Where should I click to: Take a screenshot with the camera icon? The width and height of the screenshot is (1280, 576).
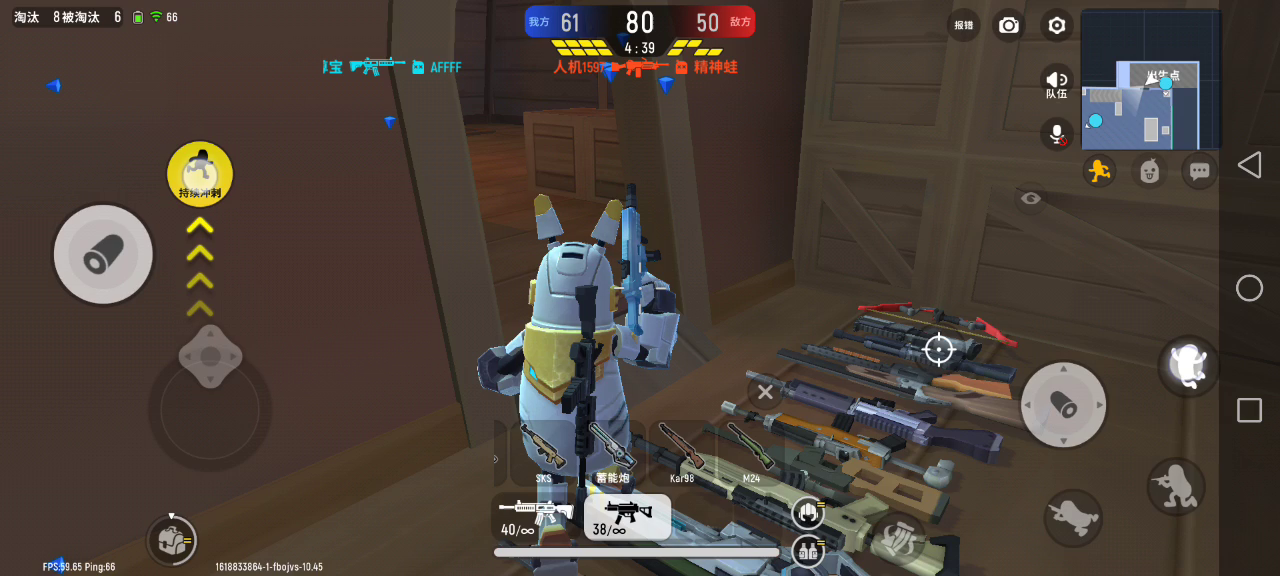coord(1009,26)
